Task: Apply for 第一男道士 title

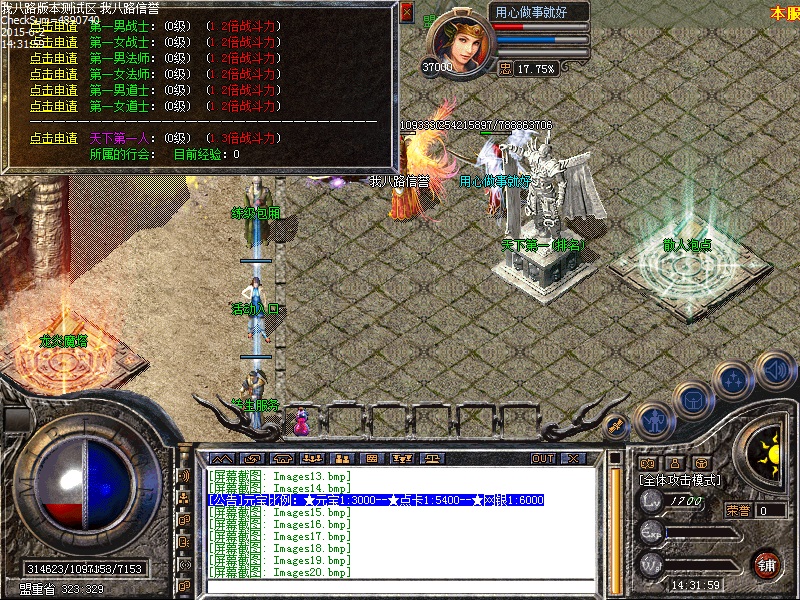Action: pyautogui.click(x=54, y=90)
